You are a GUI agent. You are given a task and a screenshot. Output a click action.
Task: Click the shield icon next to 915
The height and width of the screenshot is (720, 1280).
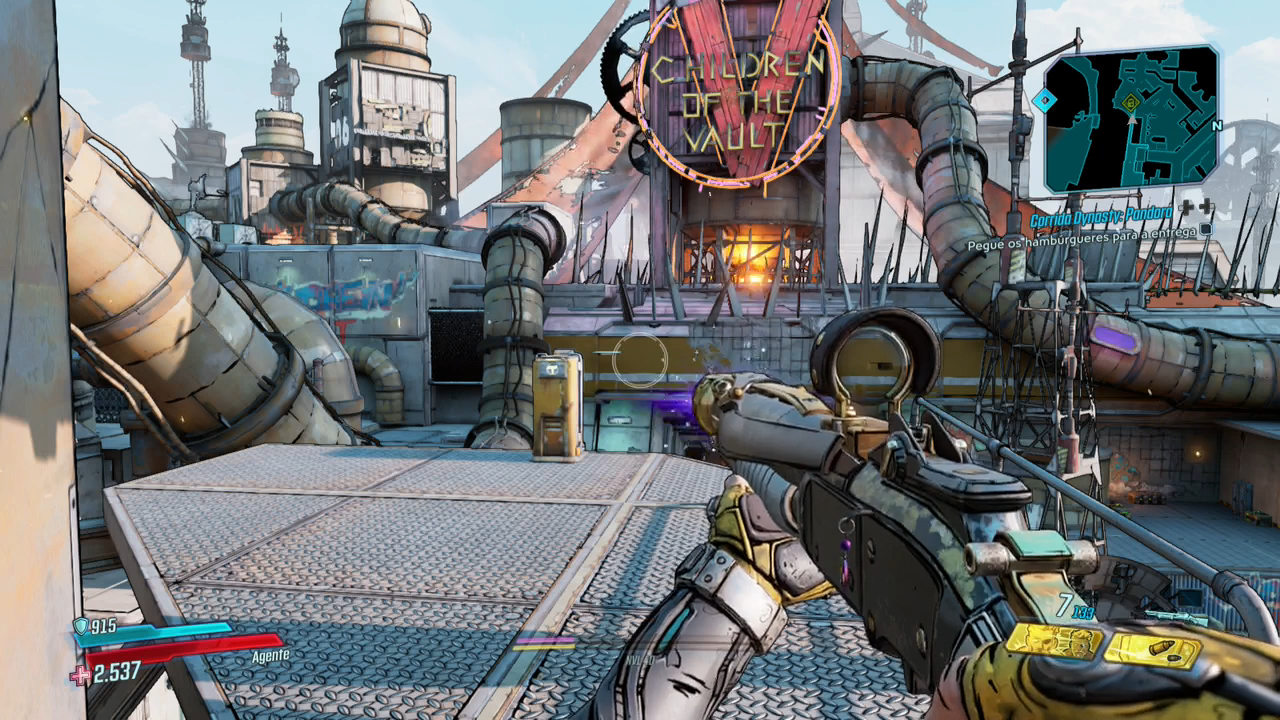pyautogui.click(x=81, y=627)
